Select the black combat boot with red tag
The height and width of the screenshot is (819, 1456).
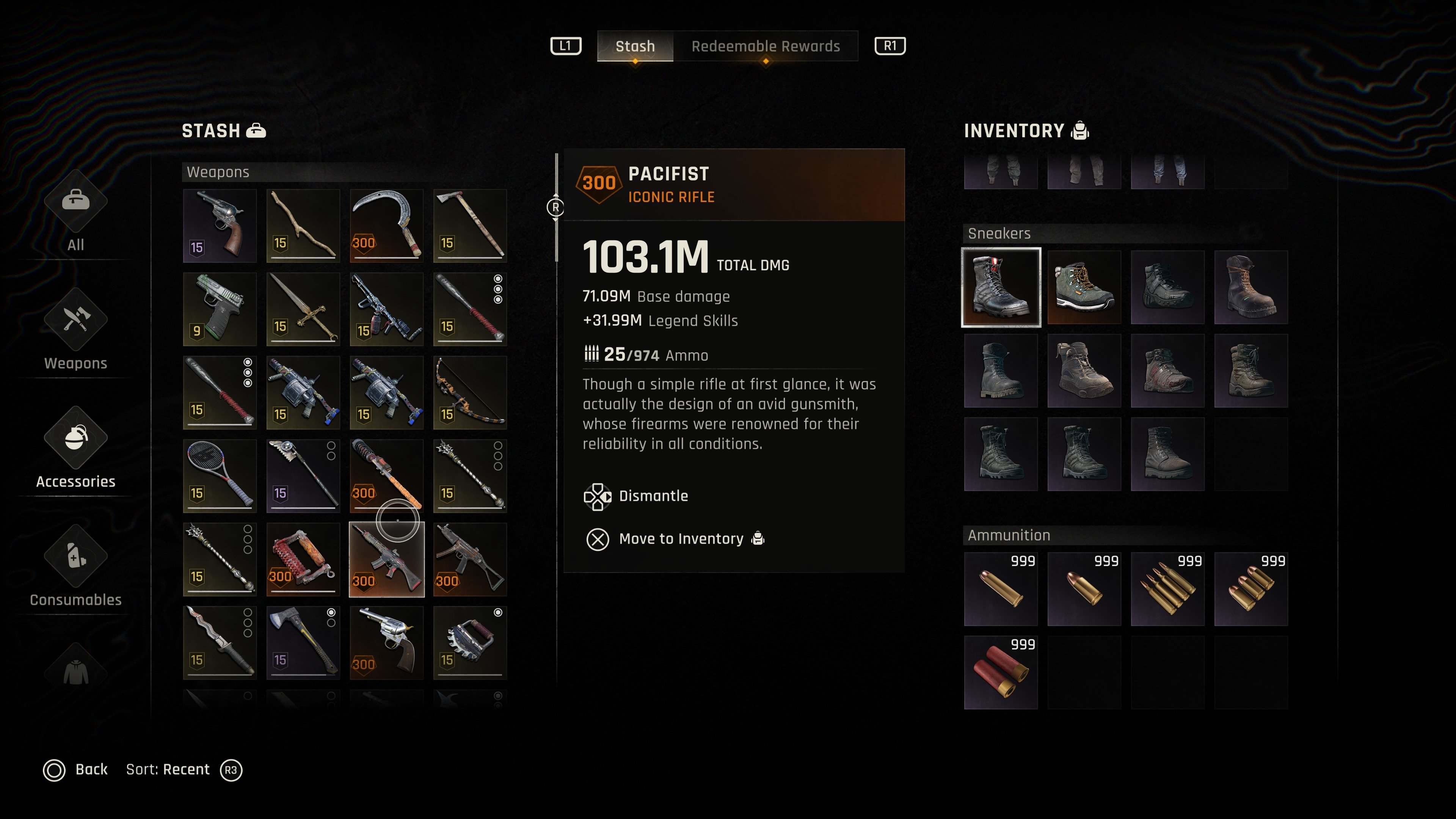click(x=1001, y=287)
